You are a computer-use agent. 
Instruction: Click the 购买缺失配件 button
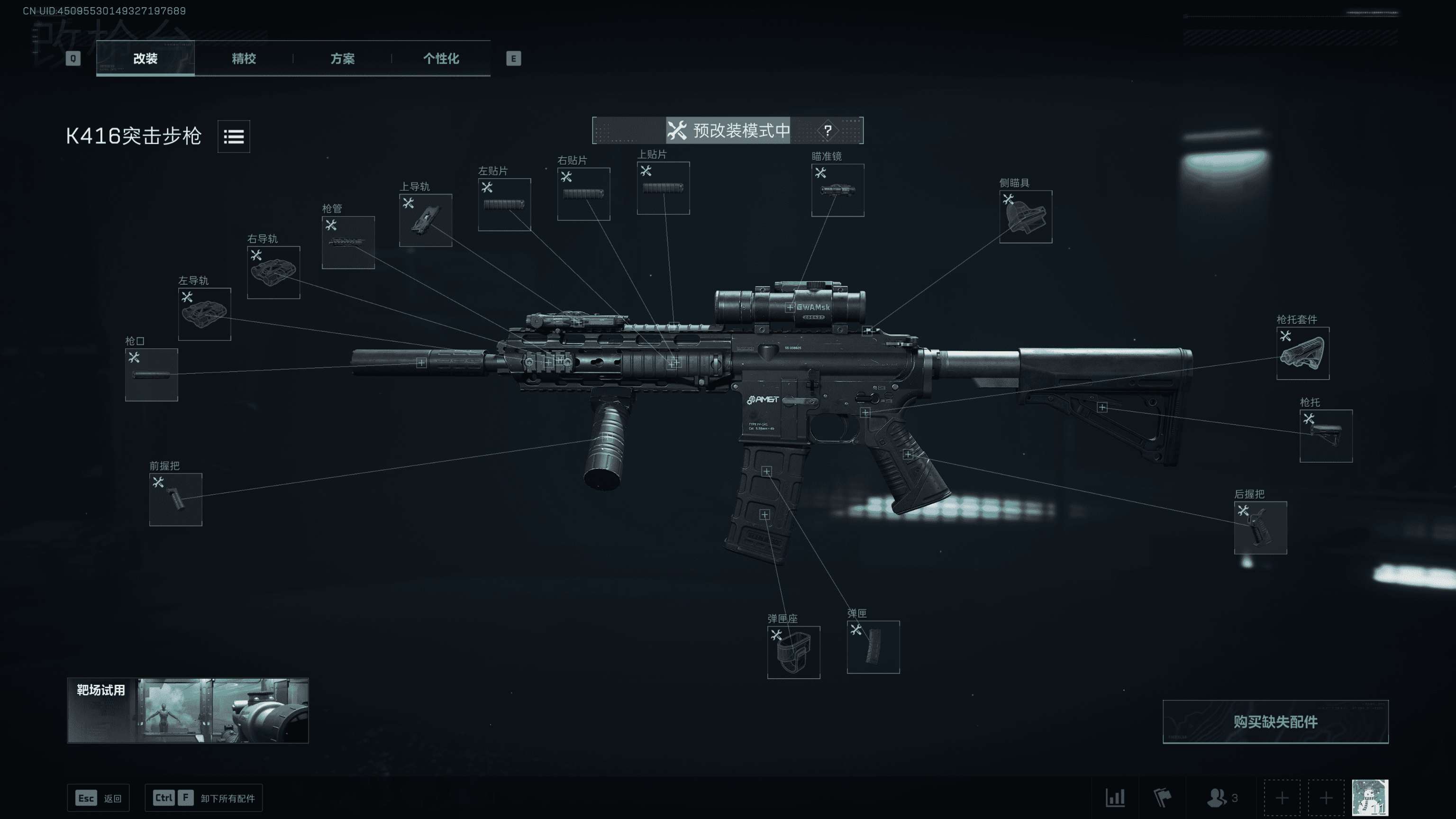click(1275, 721)
